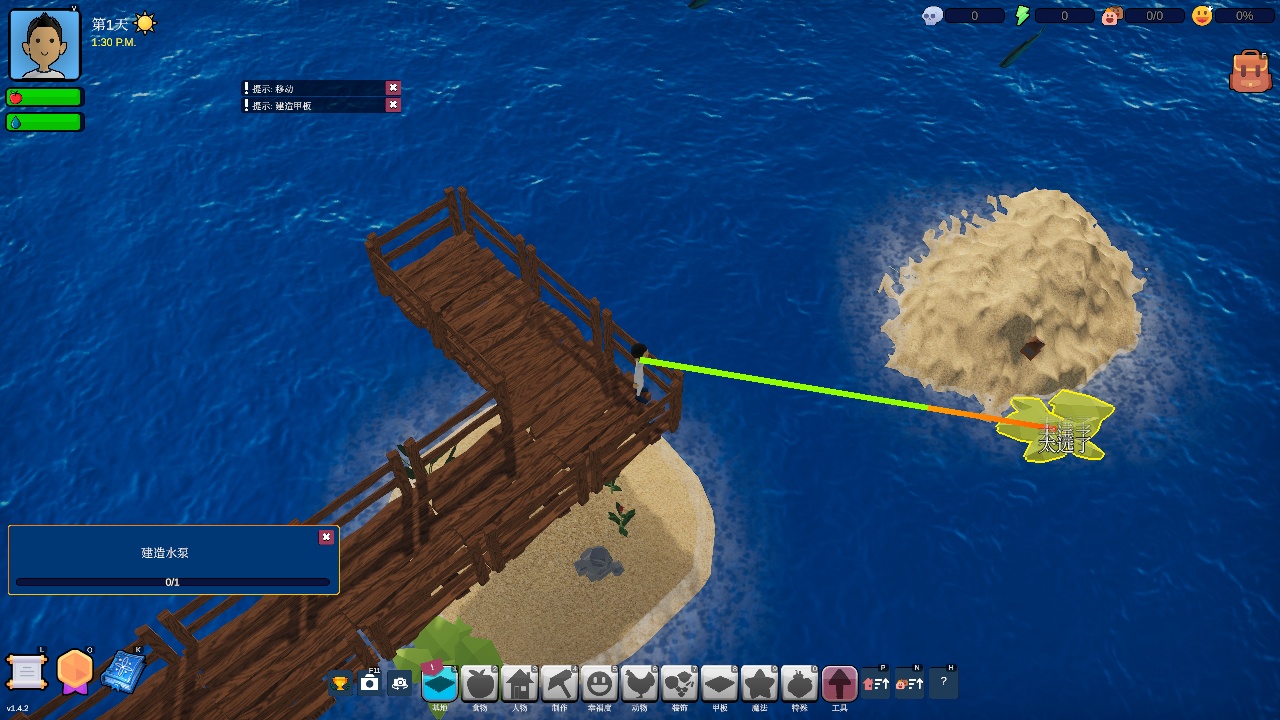Close the 建造水泵 quest tracker
Image resolution: width=1280 pixels, height=720 pixels.
[326, 537]
